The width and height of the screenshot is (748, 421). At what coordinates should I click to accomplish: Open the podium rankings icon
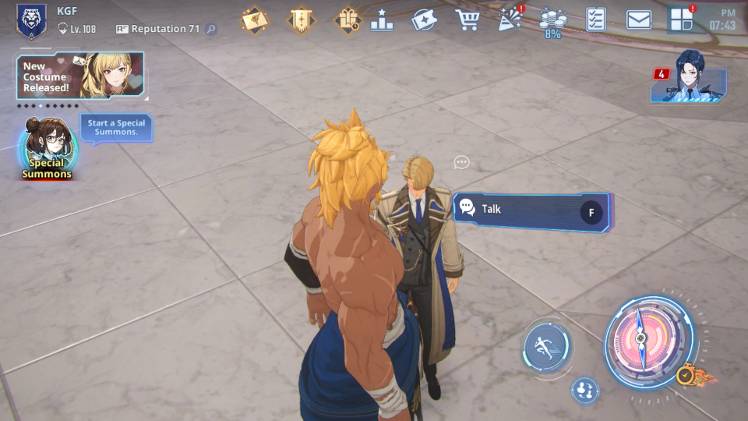click(382, 19)
